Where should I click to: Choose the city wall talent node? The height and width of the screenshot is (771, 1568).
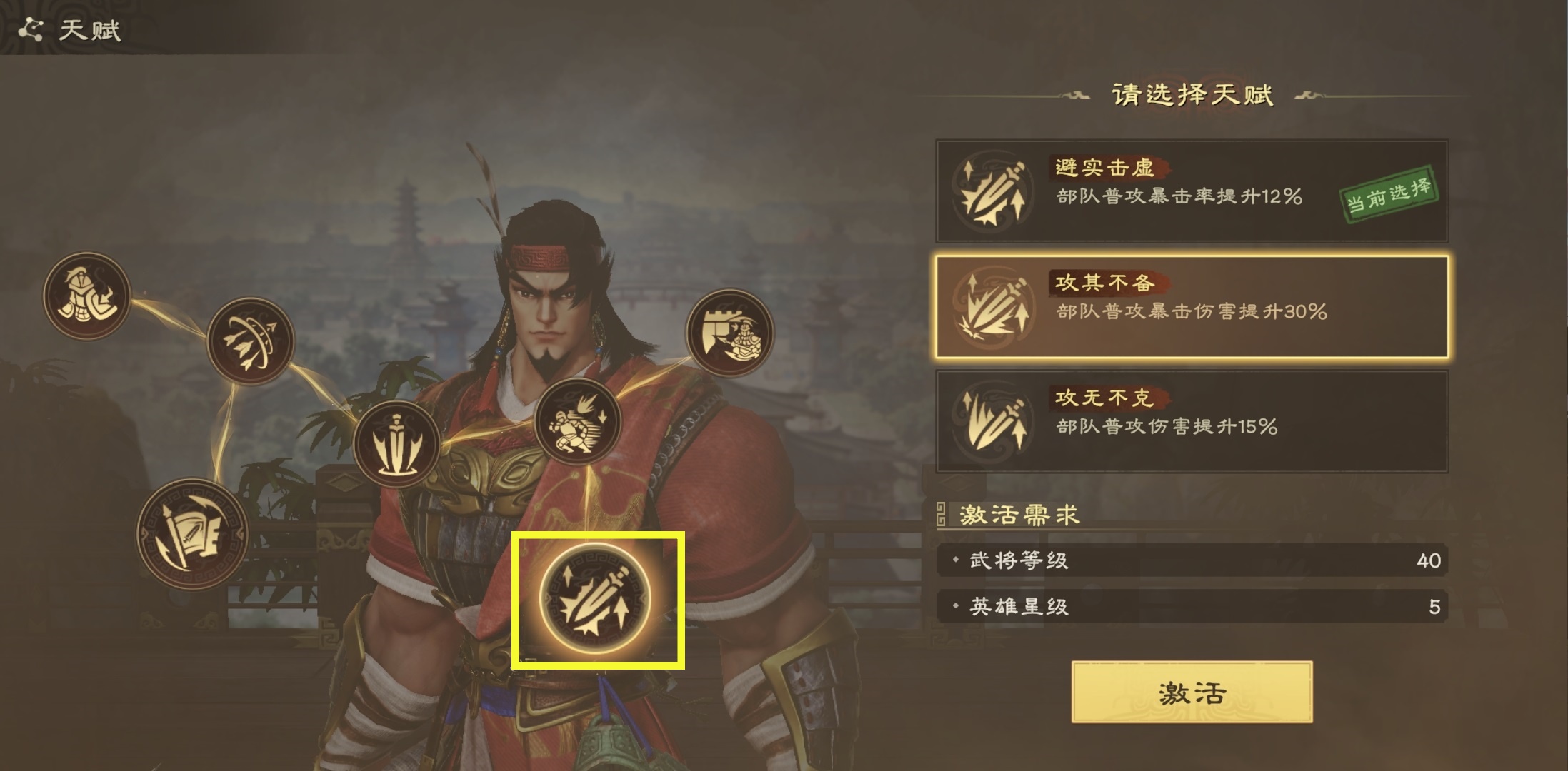pyautogui.click(x=729, y=333)
